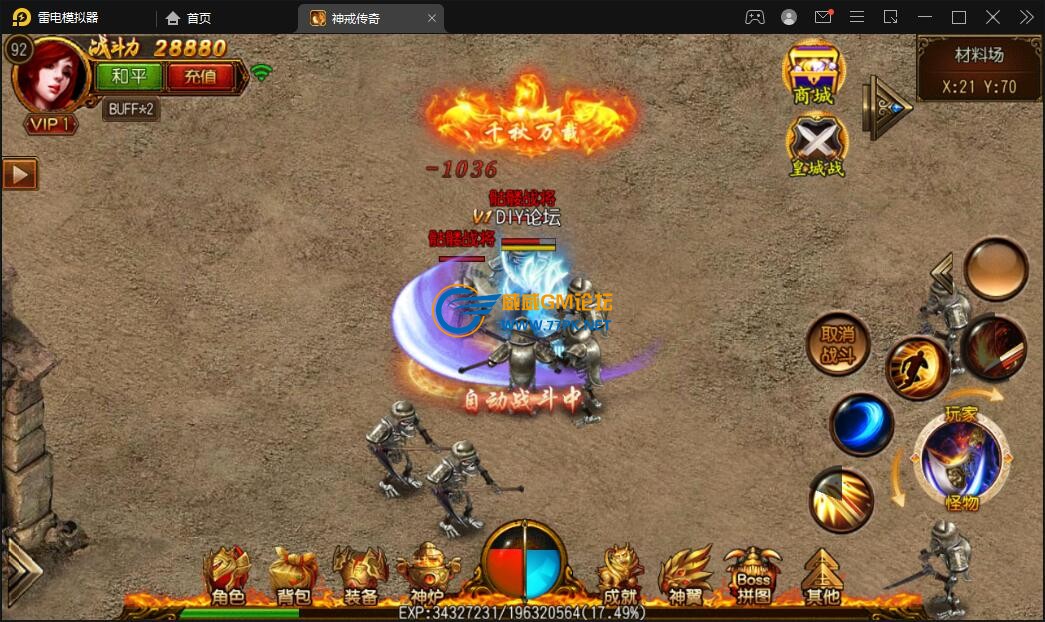The image size is (1045, 622).
Task: Open the Boss 拼图 puzzle menu
Action: 753,577
